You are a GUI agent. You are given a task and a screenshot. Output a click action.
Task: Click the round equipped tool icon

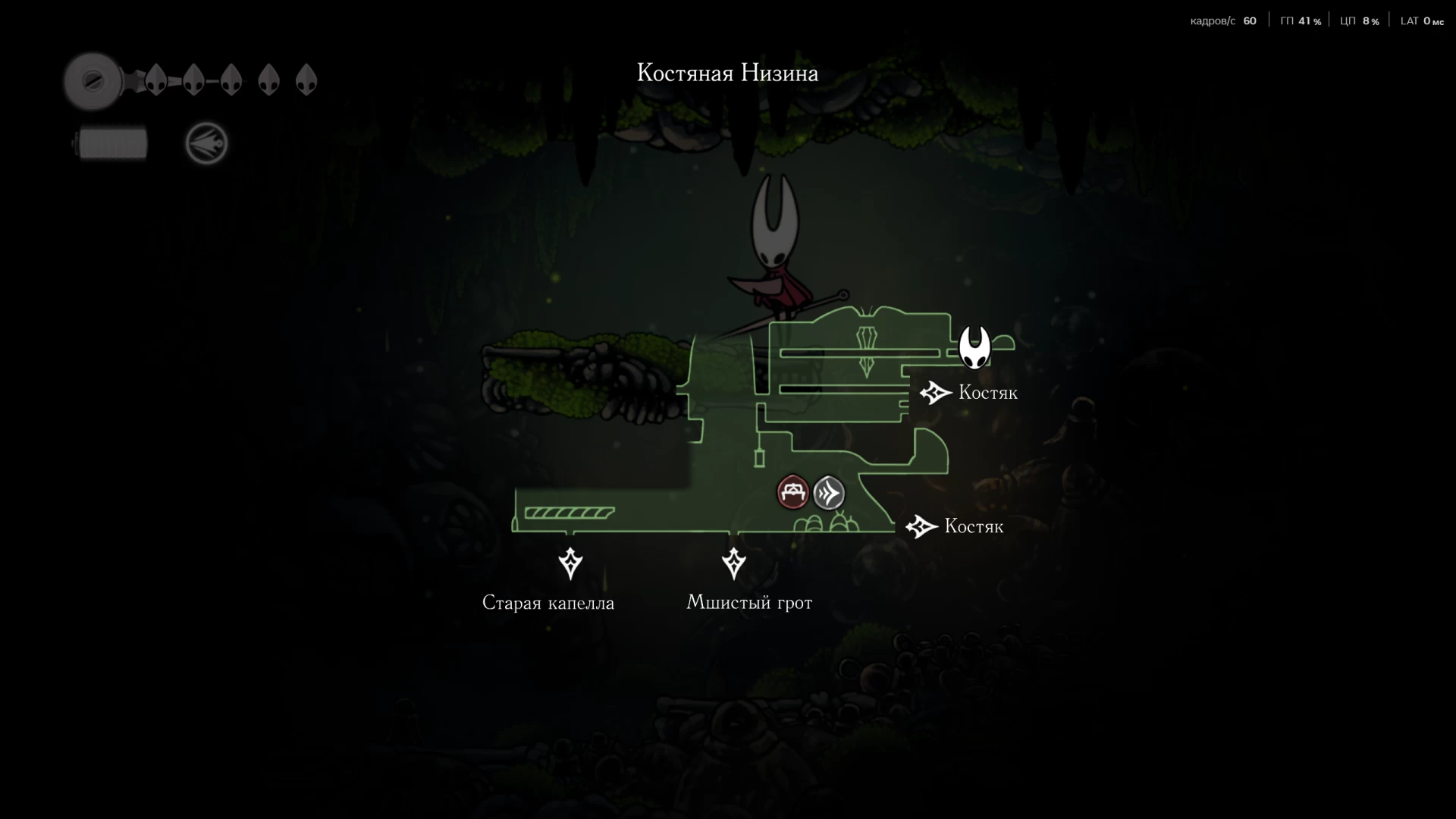206,143
